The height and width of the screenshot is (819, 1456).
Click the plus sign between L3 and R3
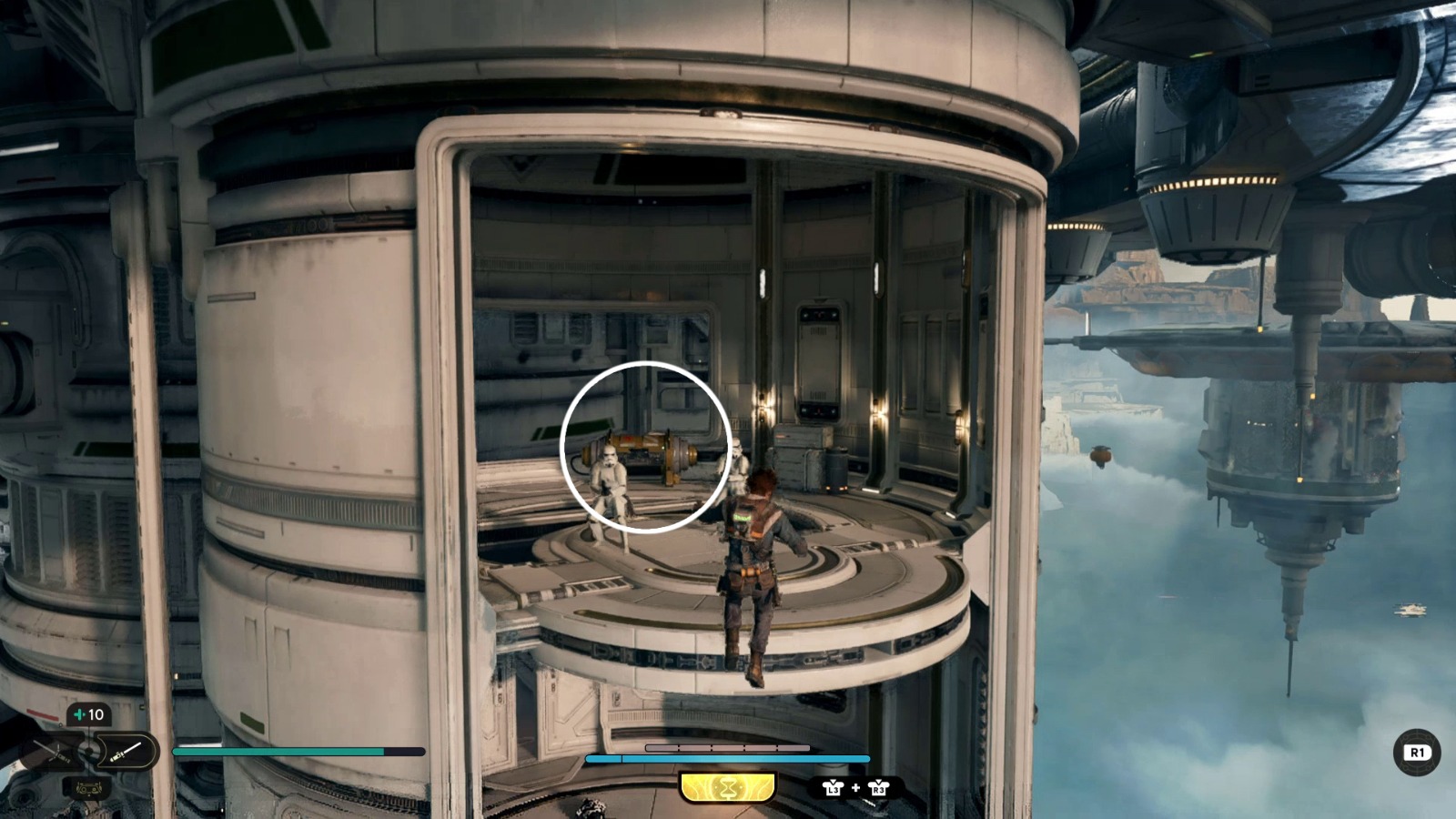pyautogui.click(x=855, y=788)
